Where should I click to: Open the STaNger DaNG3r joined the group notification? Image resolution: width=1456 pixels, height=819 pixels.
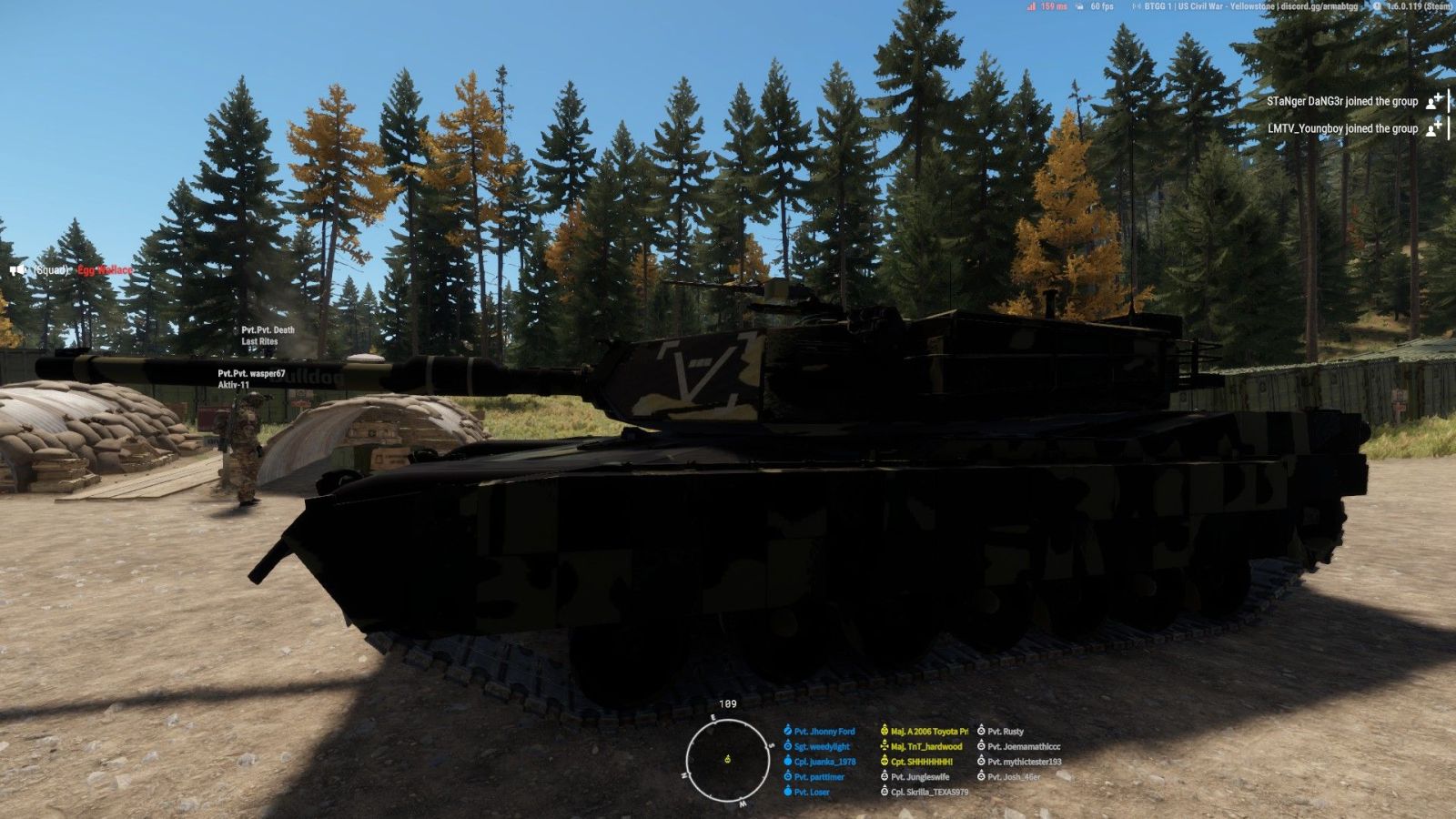(x=1342, y=102)
